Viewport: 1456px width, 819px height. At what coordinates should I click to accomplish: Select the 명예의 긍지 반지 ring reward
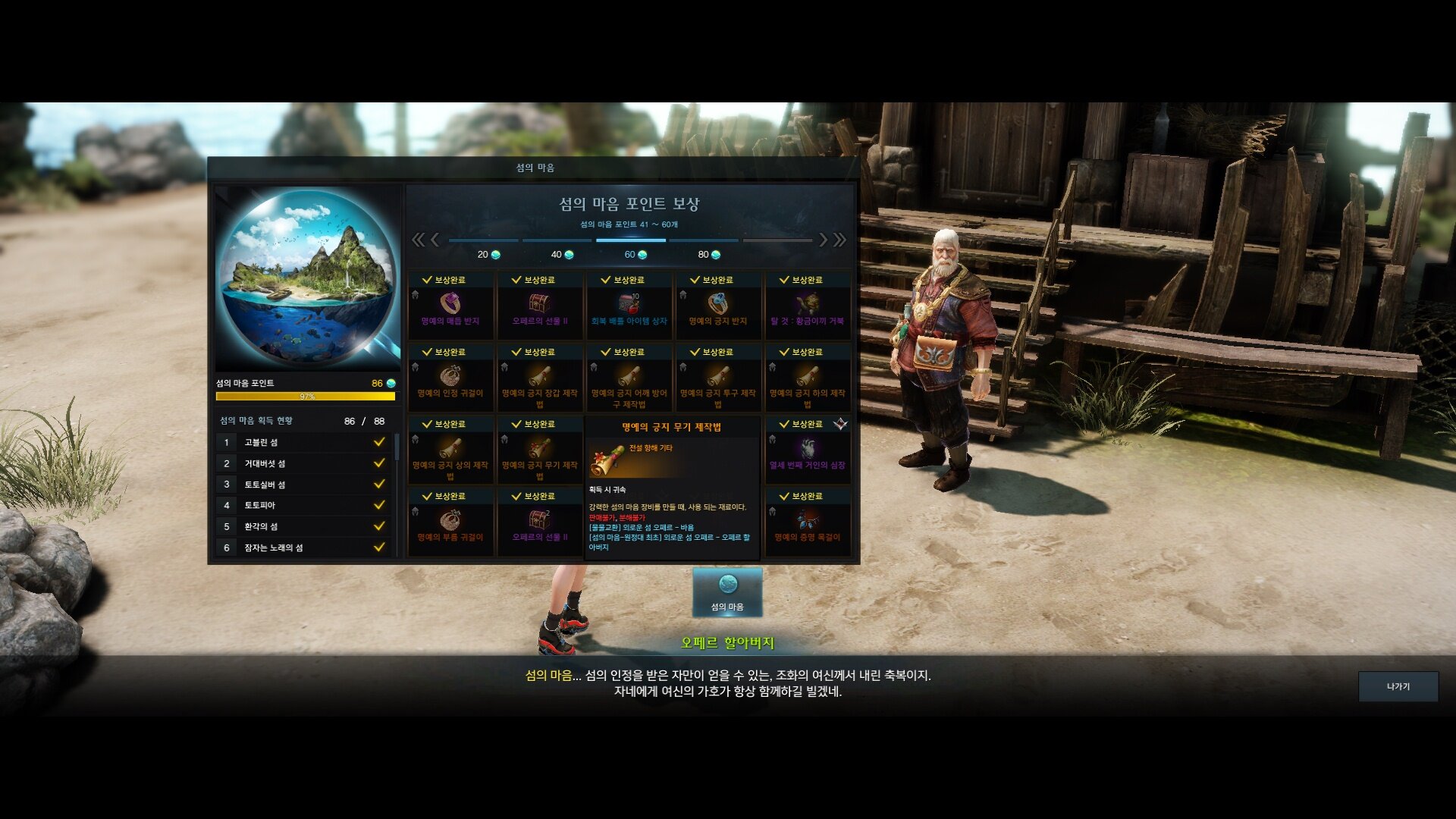click(717, 305)
